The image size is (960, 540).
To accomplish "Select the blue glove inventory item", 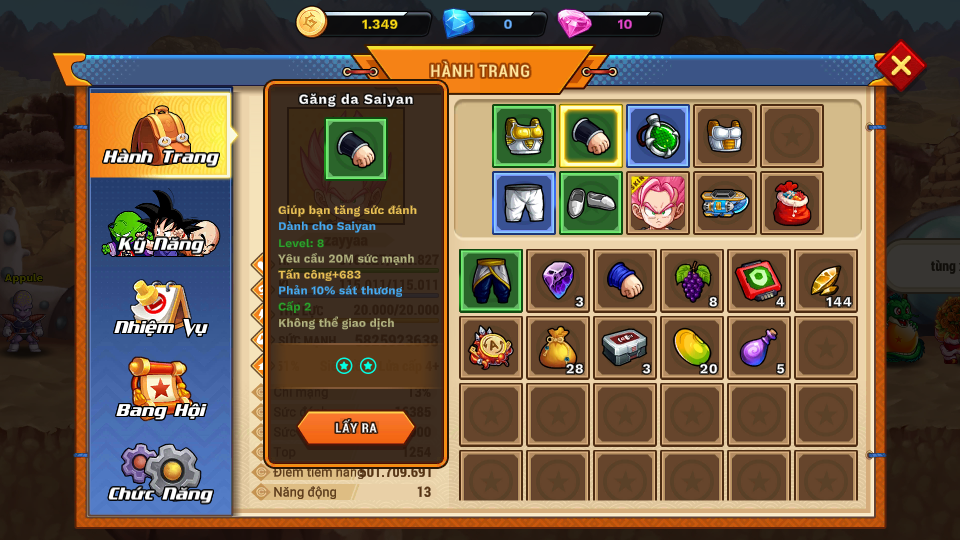I will click(x=625, y=281).
